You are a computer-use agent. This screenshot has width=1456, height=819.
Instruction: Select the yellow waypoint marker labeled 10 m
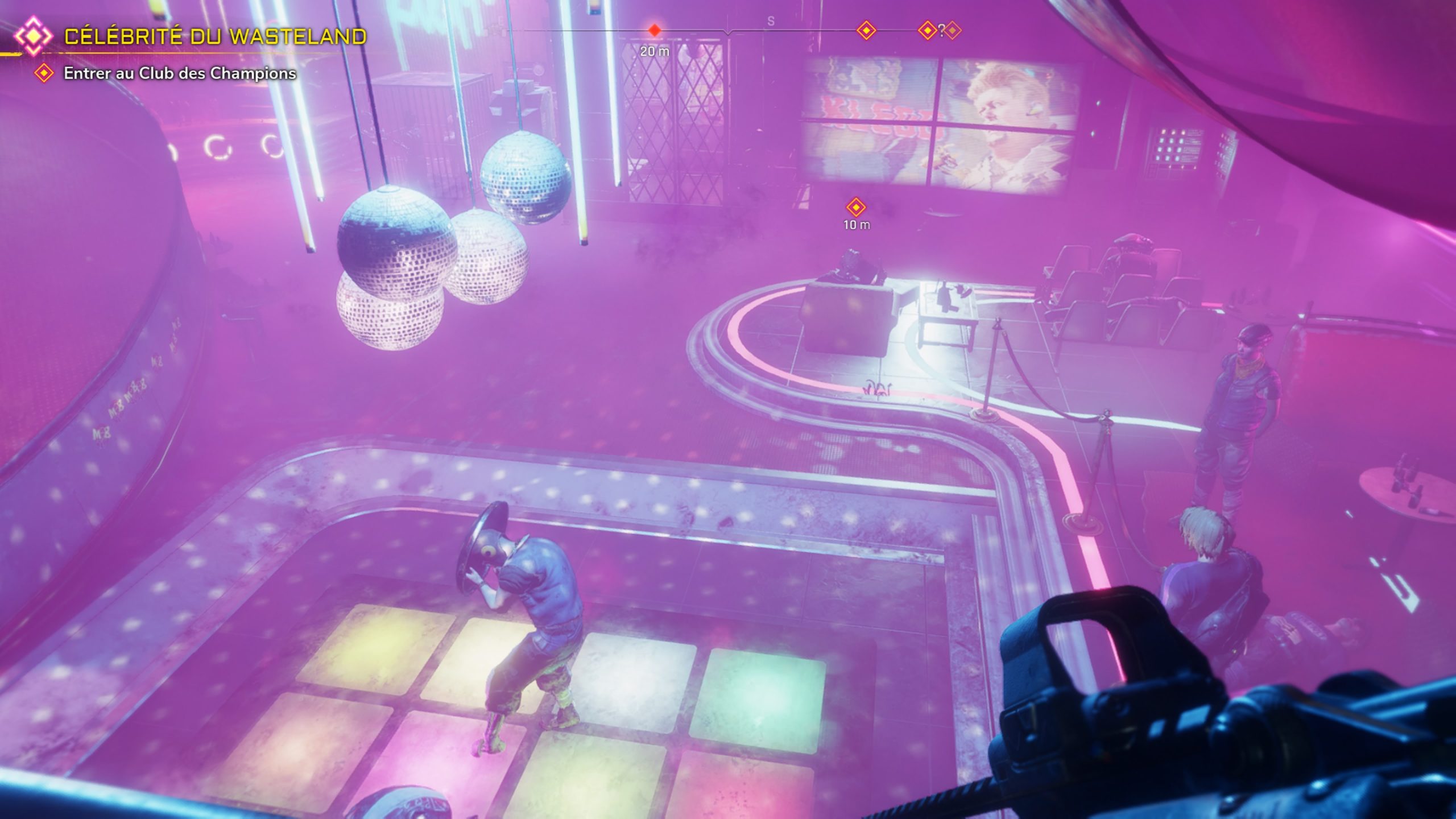click(855, 207)
